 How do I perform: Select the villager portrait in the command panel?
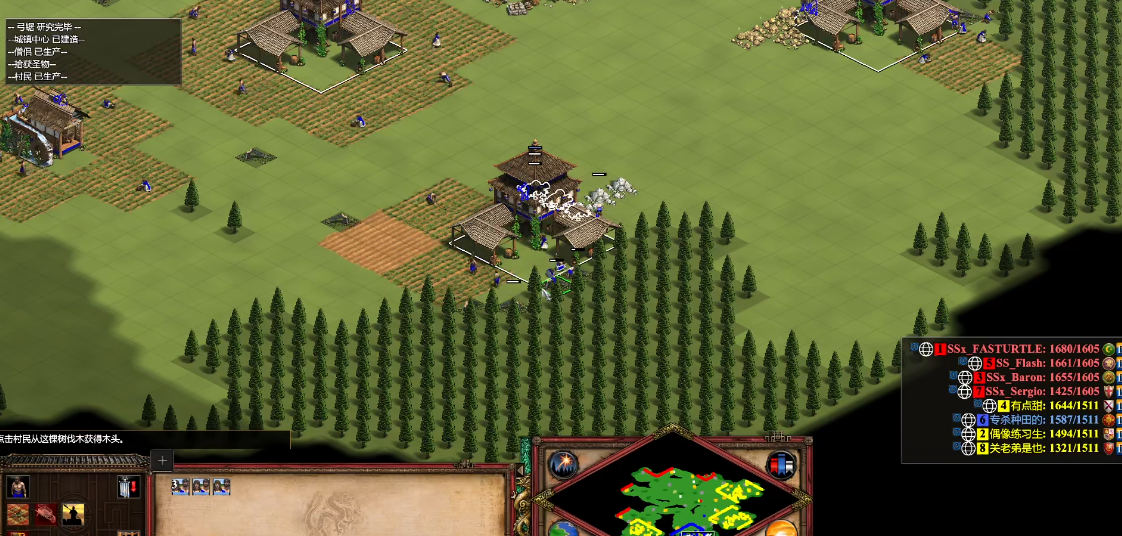pos(18,487)
